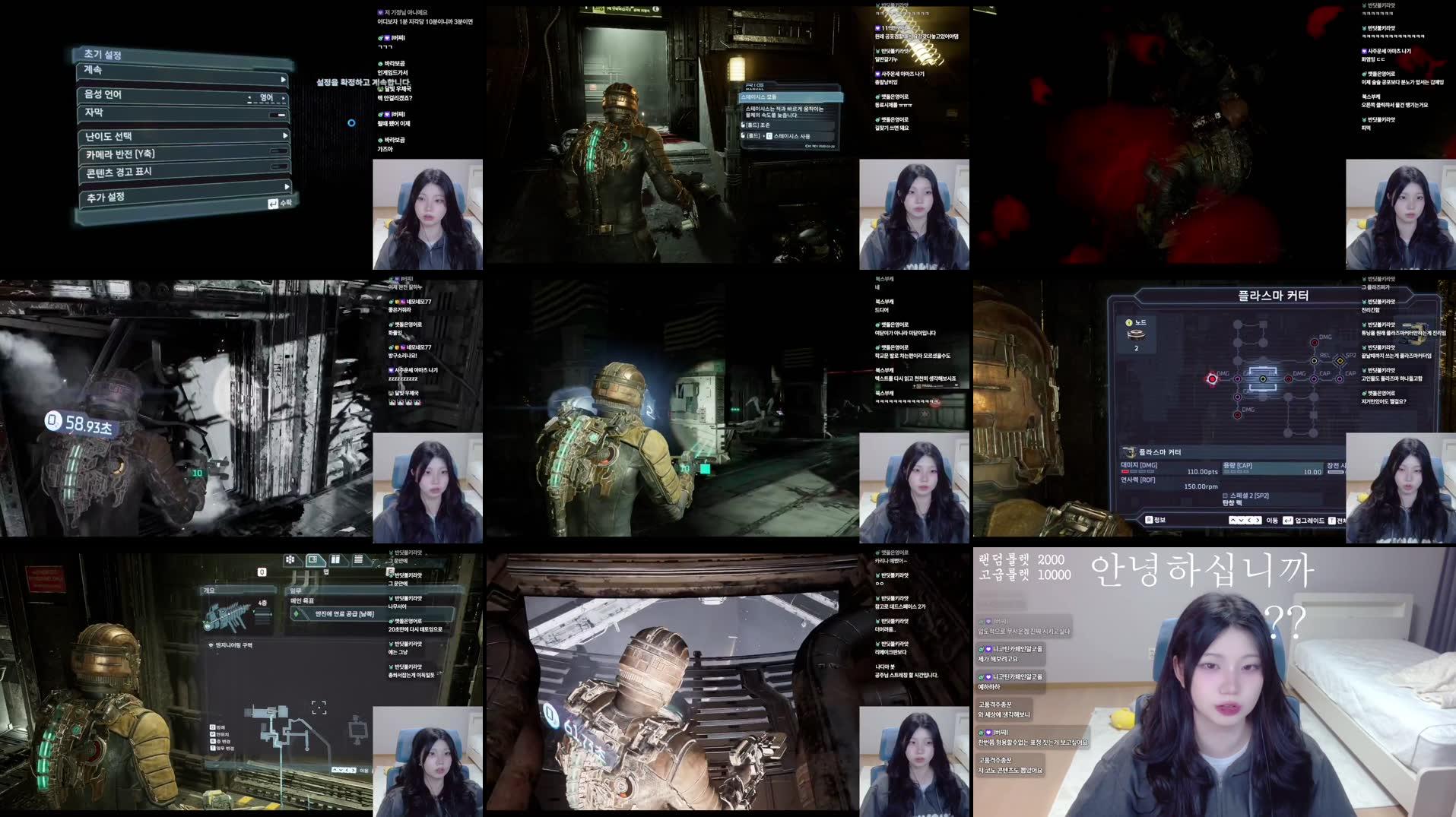
Task: Click the Plasma Cutter weapon icon
Action: click(x=1129, y=451)
